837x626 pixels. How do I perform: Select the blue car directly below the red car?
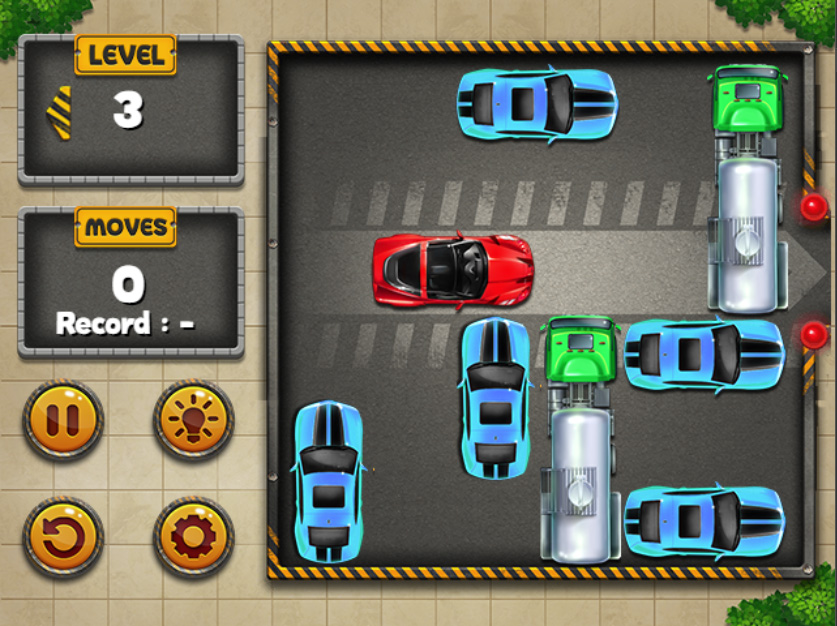[x=495, y=397]
